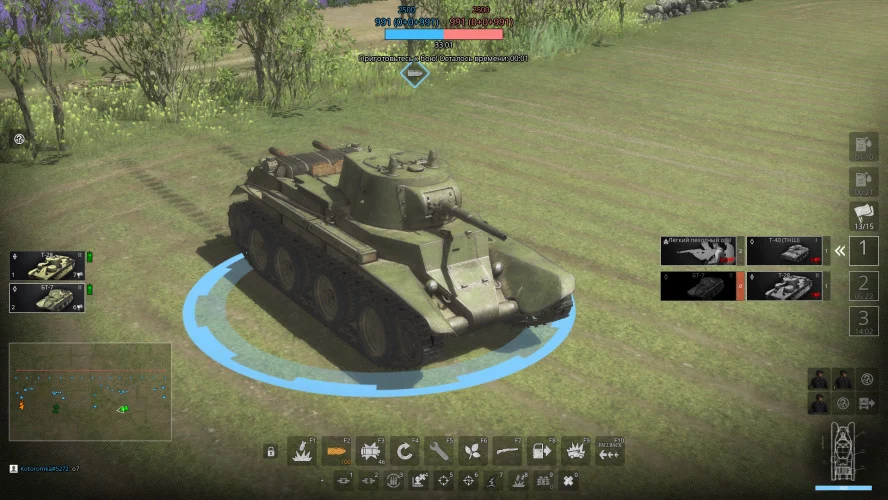
Task: Open the flags 13/15 capture points button
Action: point(864,216)
